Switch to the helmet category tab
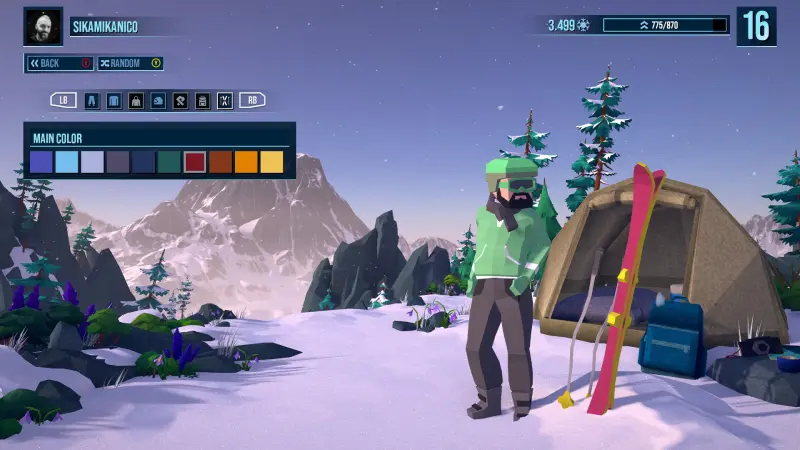The height and width of the screenshot is (450, 800). 158,100
